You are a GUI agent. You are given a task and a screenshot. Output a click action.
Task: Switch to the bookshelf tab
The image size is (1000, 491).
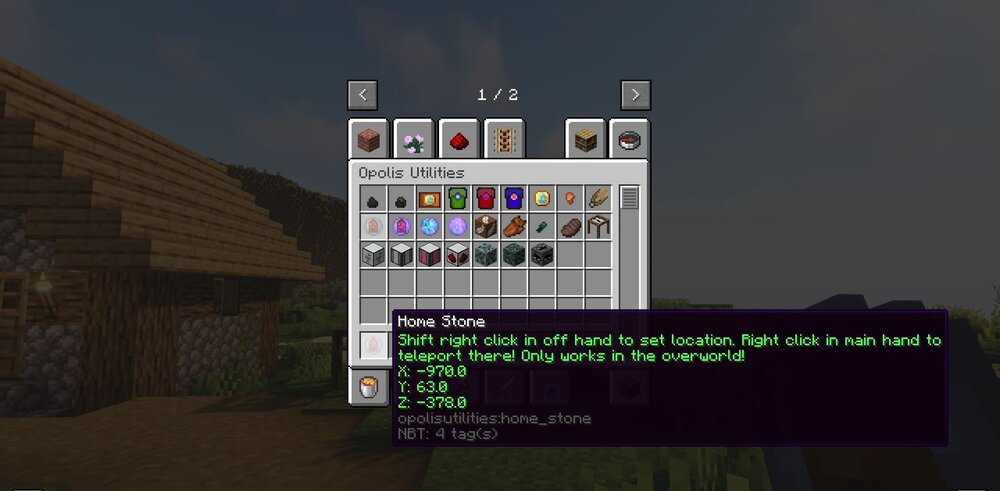point(585,140)
